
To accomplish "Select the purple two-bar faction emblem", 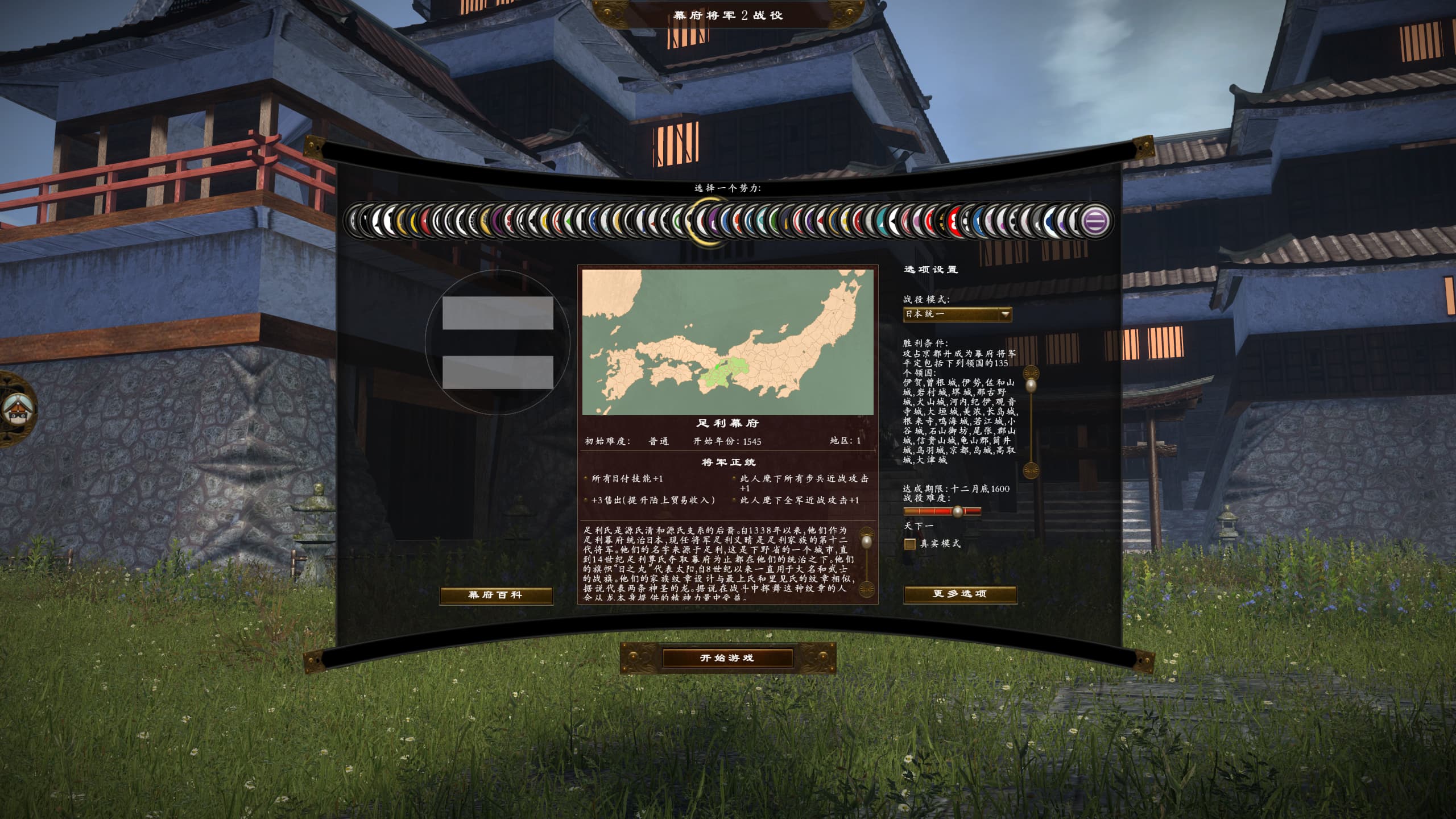I will [1093, 220].
